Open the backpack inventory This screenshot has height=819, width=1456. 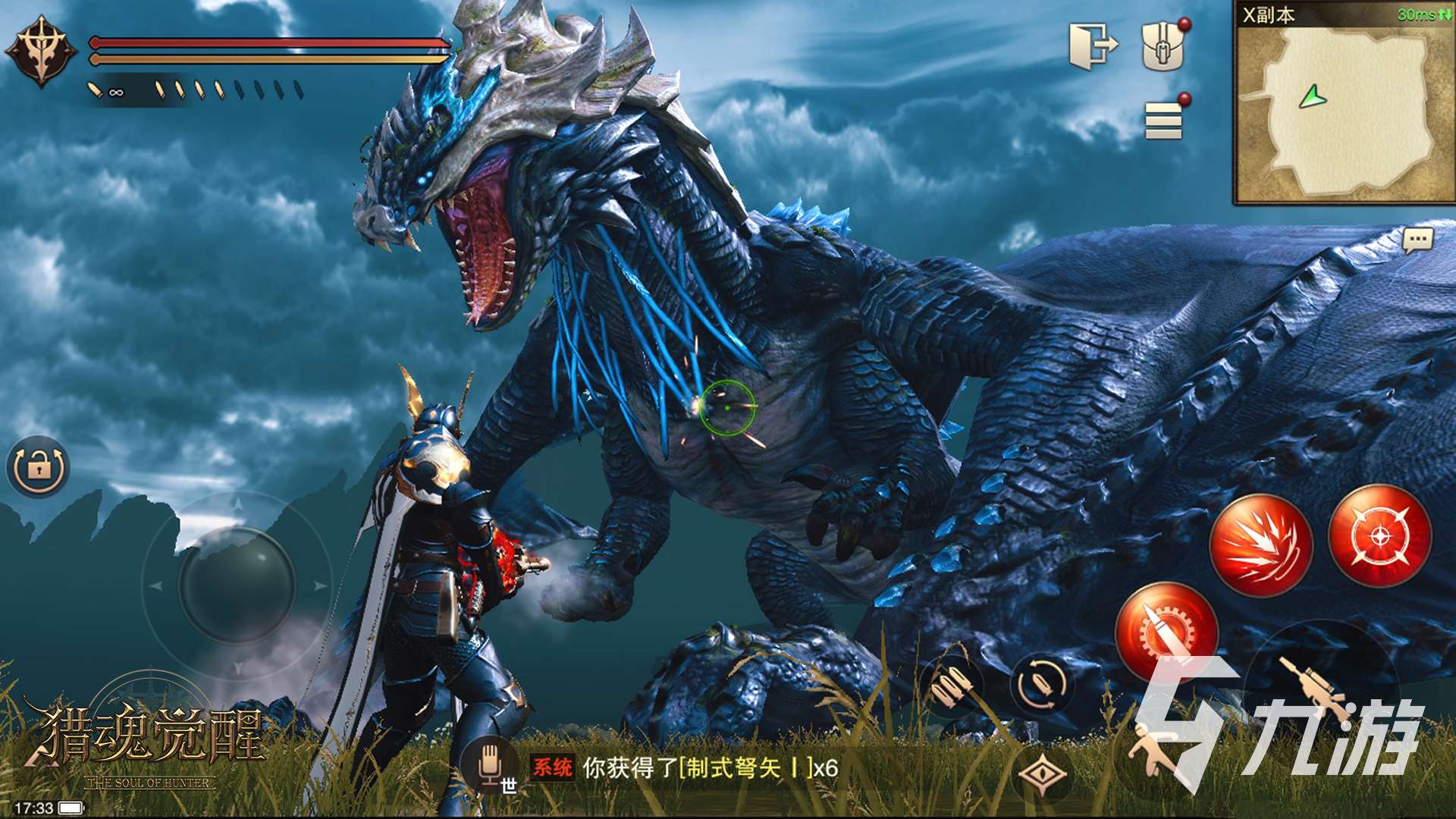pyautogui.click(x=1163, y=45)
